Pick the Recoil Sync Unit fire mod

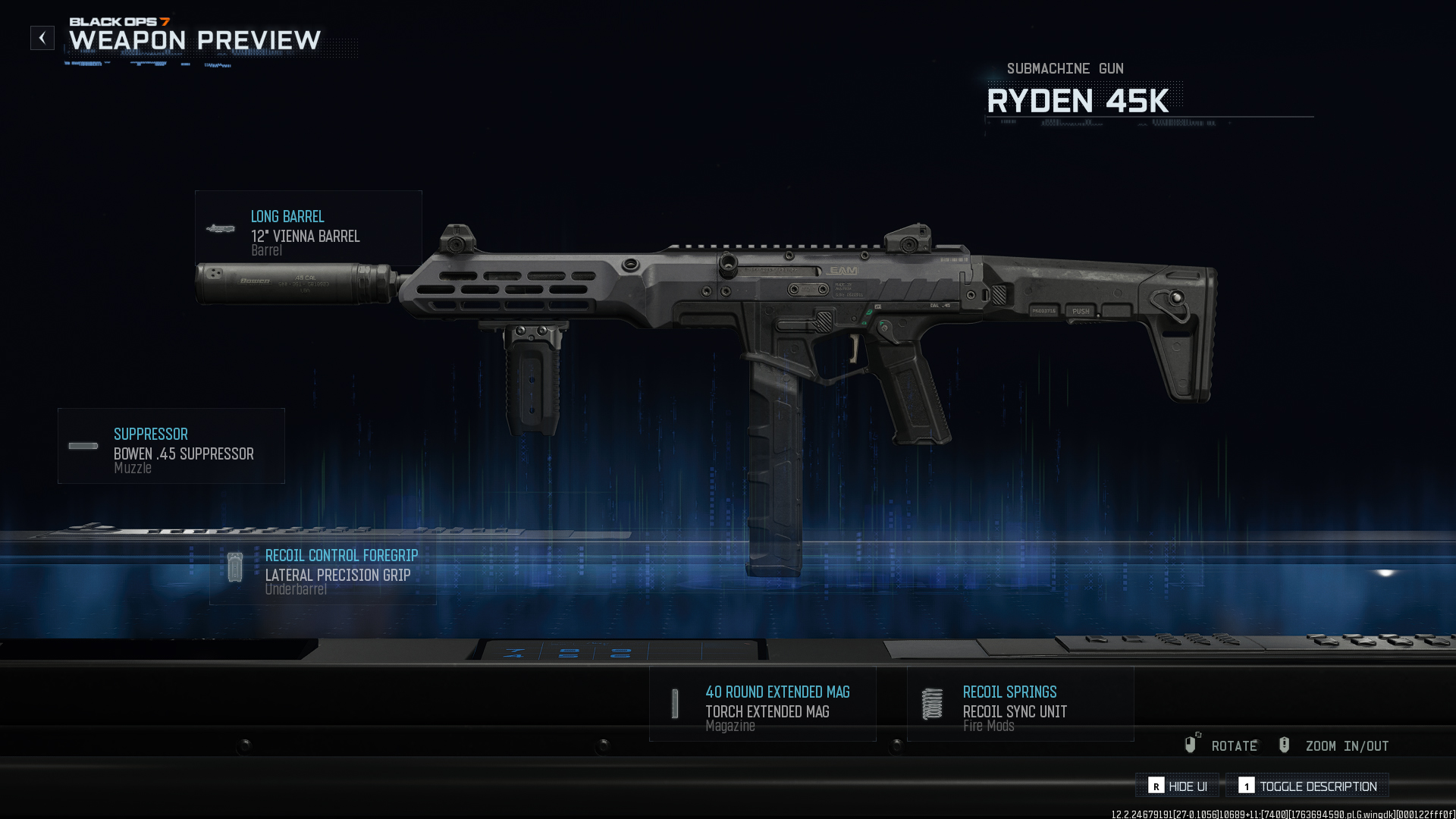(x=1021, y=704)
